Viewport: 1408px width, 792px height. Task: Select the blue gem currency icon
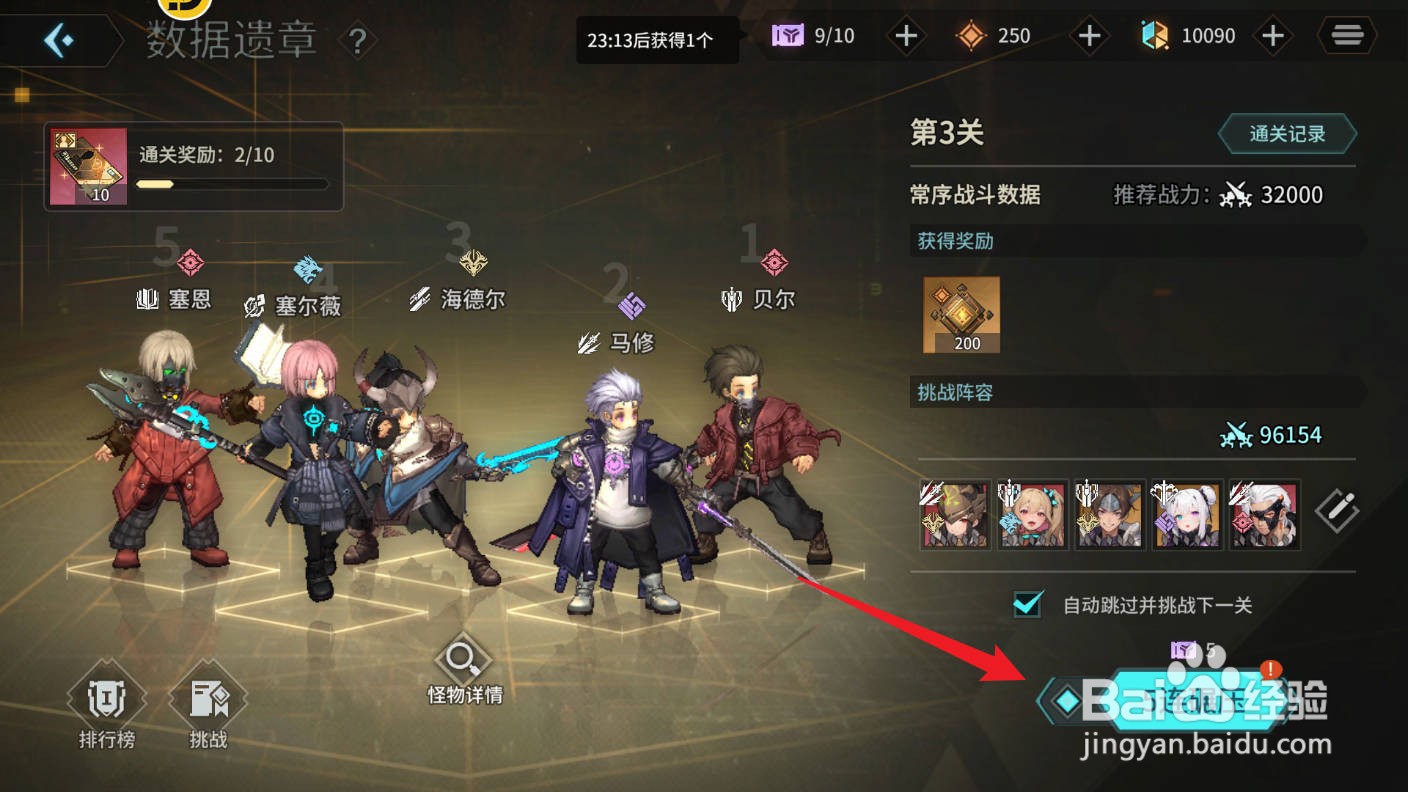1156,35
